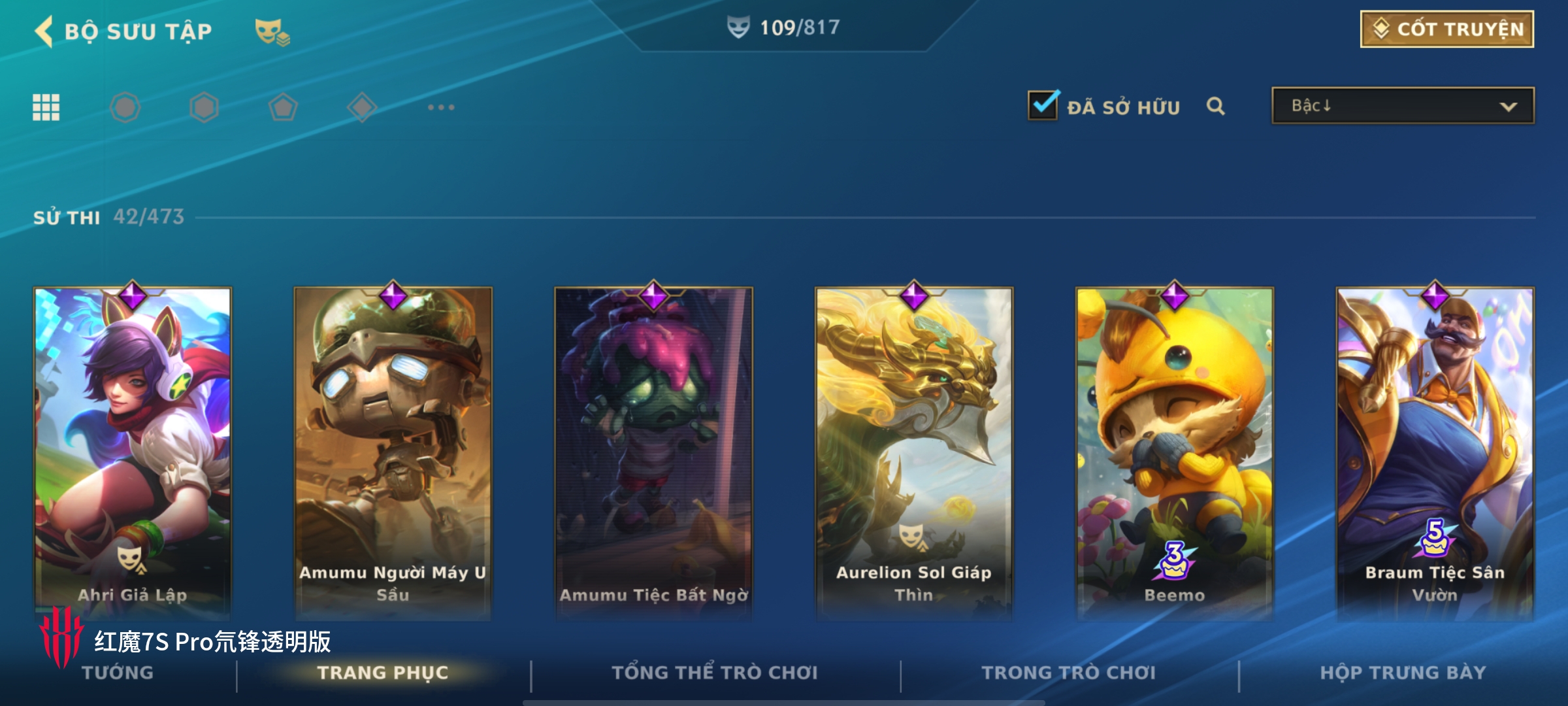Viewport: 1568px width, 706px height.
Task: Open the Cốt Truyện button
Action: (1446, 29)
